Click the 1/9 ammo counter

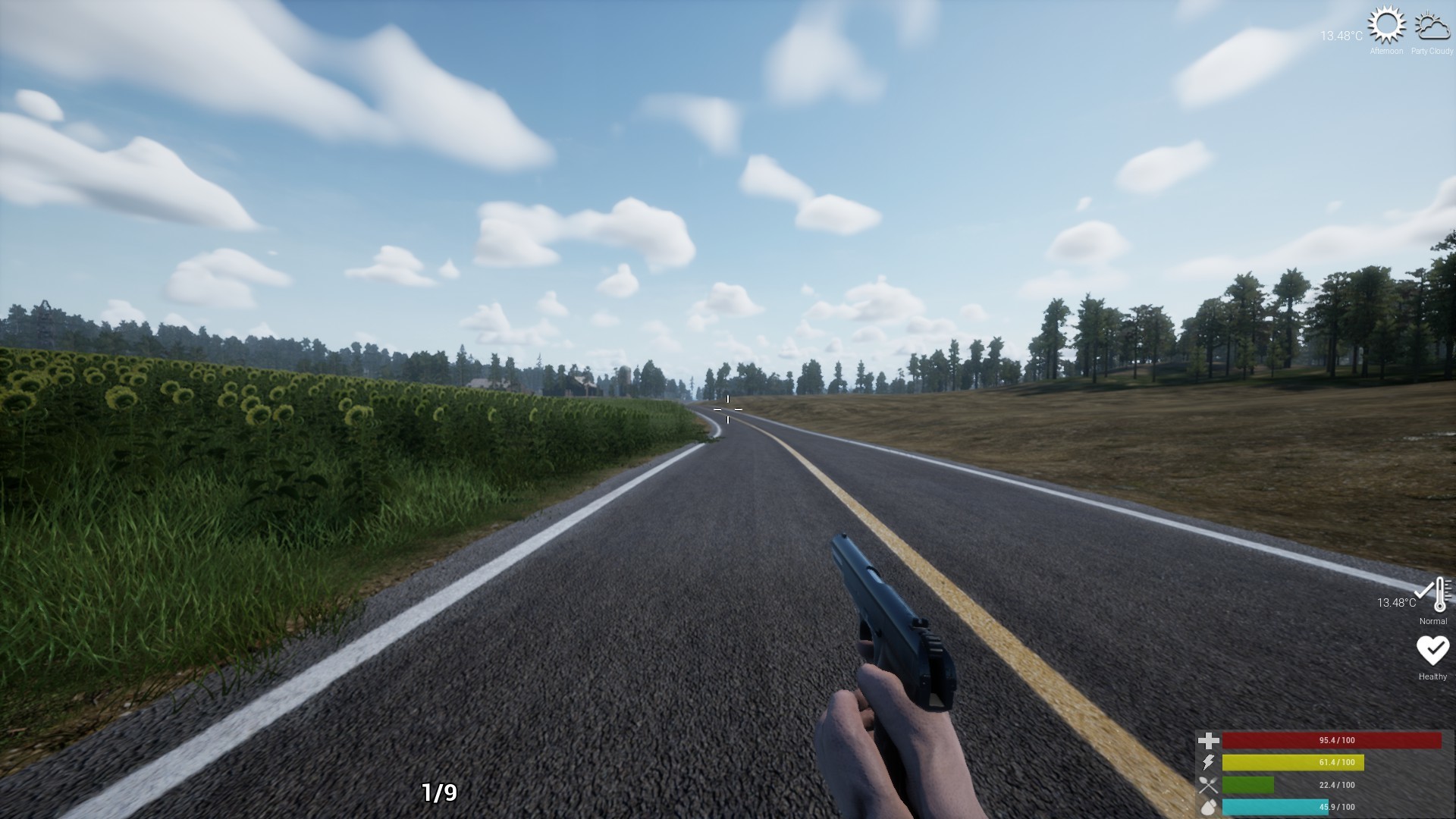(x=438, y=793)
